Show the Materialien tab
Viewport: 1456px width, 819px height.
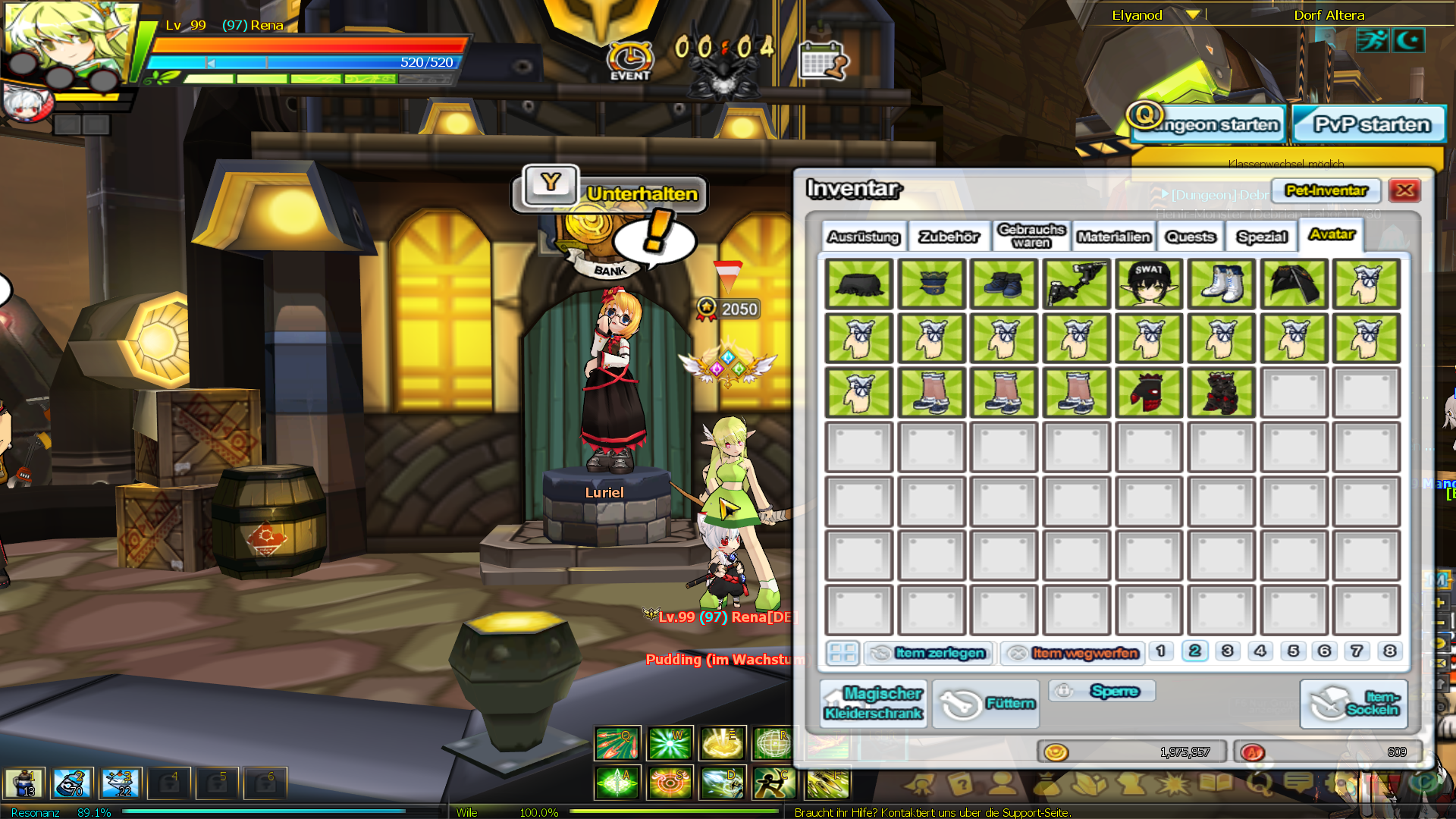(x=1113, y=237)
